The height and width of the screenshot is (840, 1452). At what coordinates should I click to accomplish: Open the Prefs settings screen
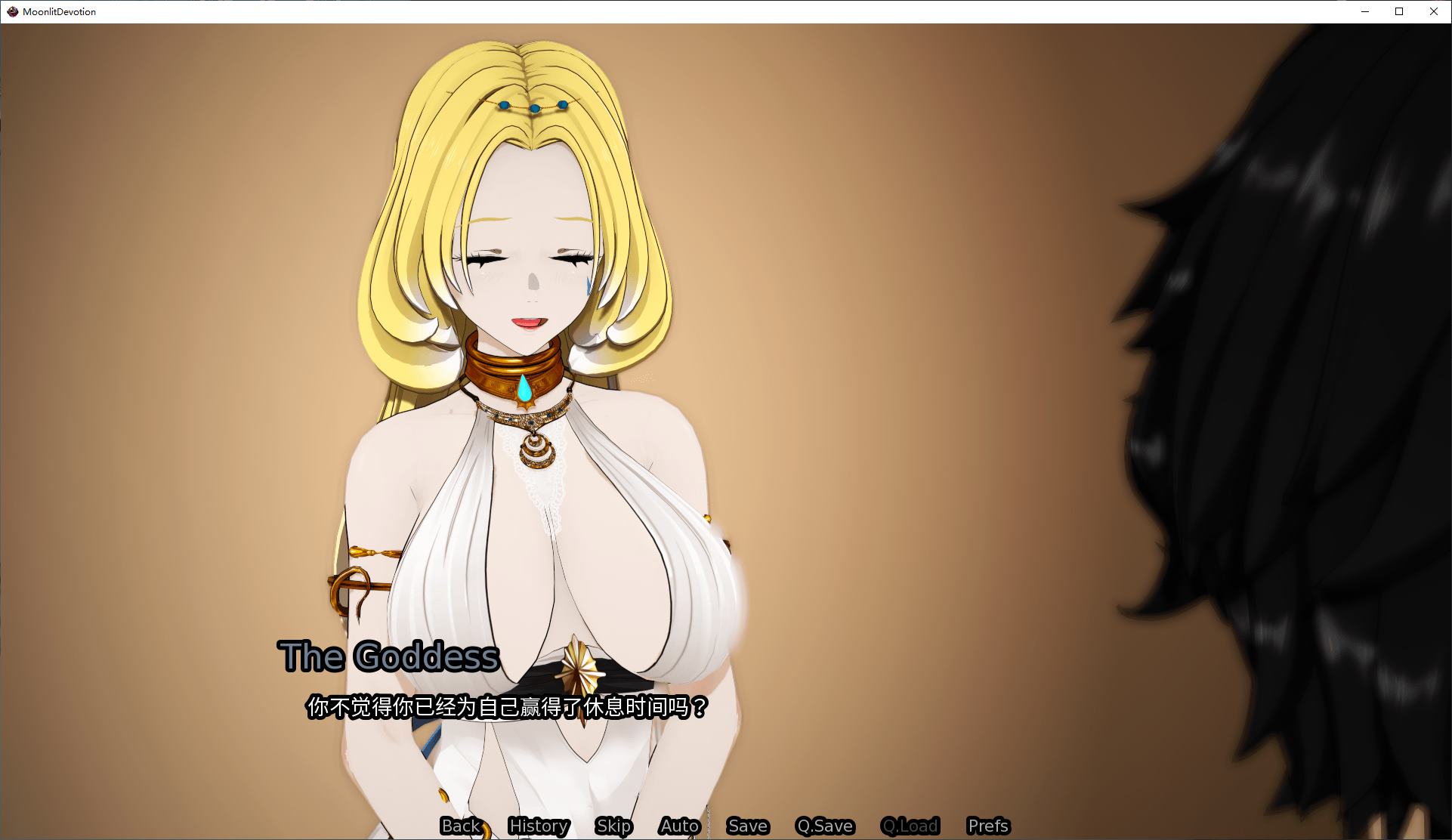pyautogui.click(x=987, y=826)
